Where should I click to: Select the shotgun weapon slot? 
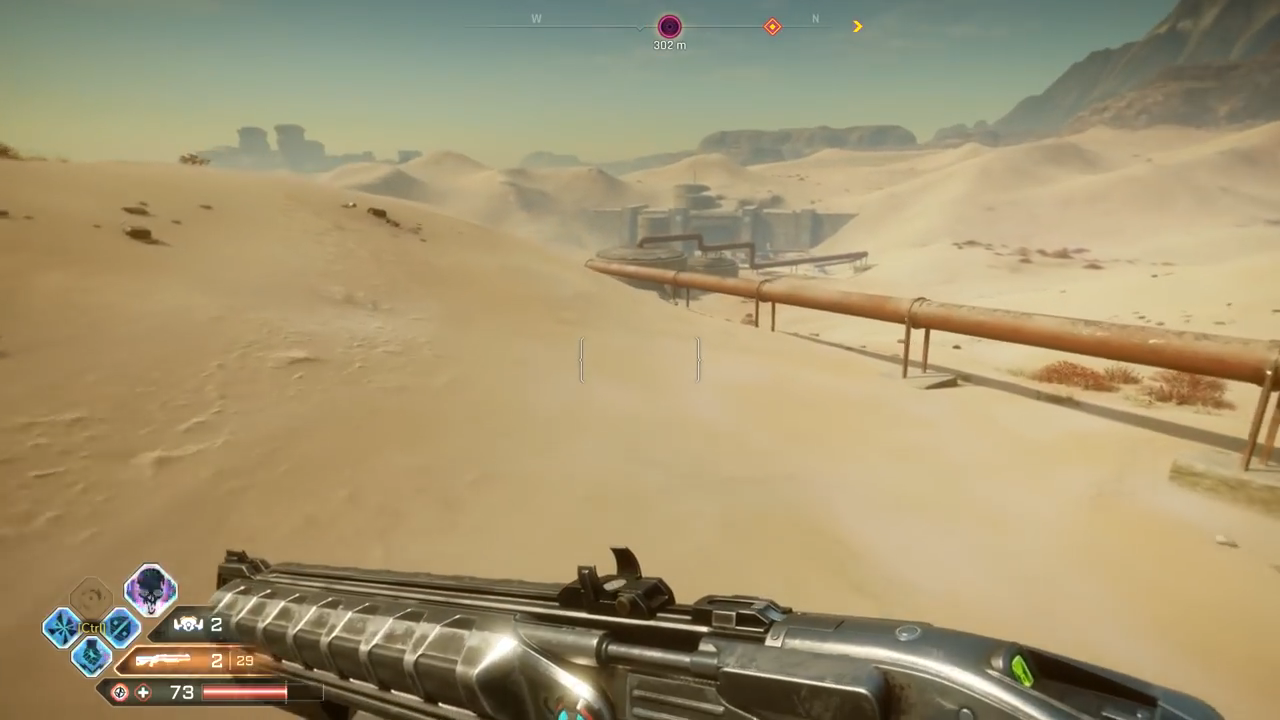[x=164, y=661]
